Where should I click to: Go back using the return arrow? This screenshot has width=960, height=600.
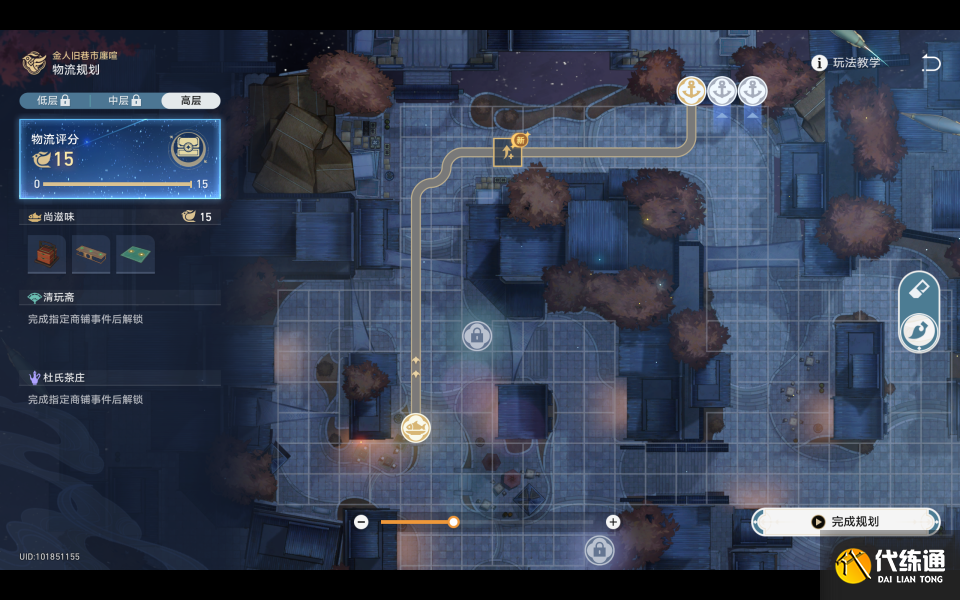point(931,63)
